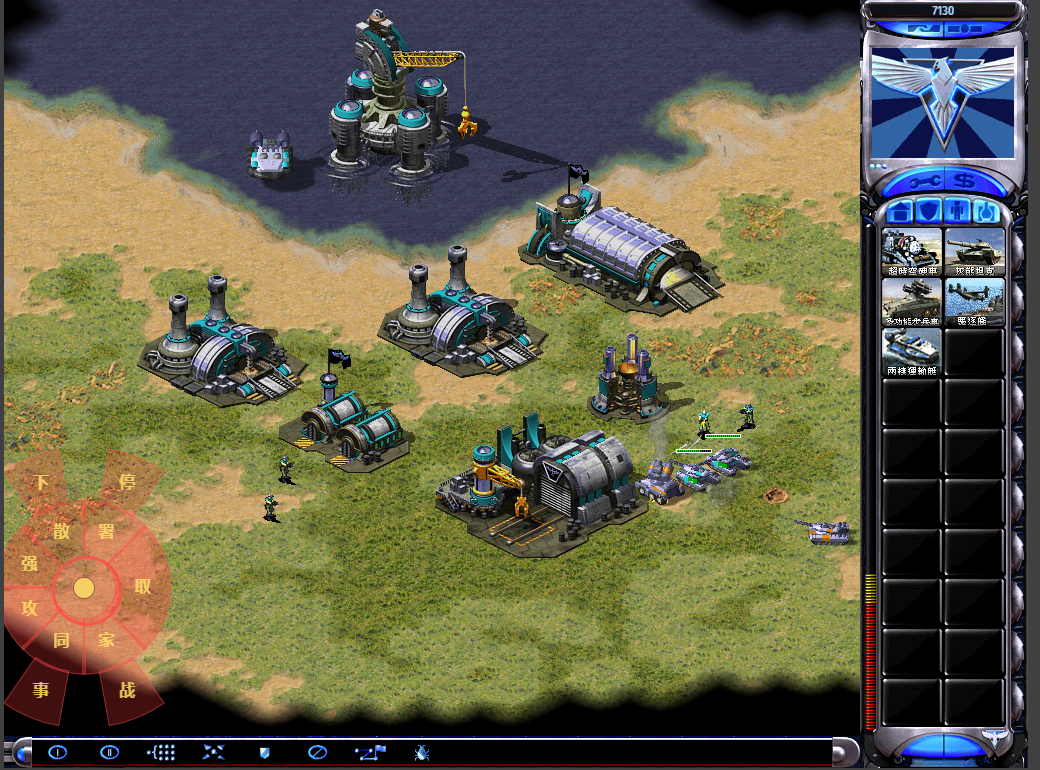
Task: Activate the guard shield command
Action: click(265, 752)
